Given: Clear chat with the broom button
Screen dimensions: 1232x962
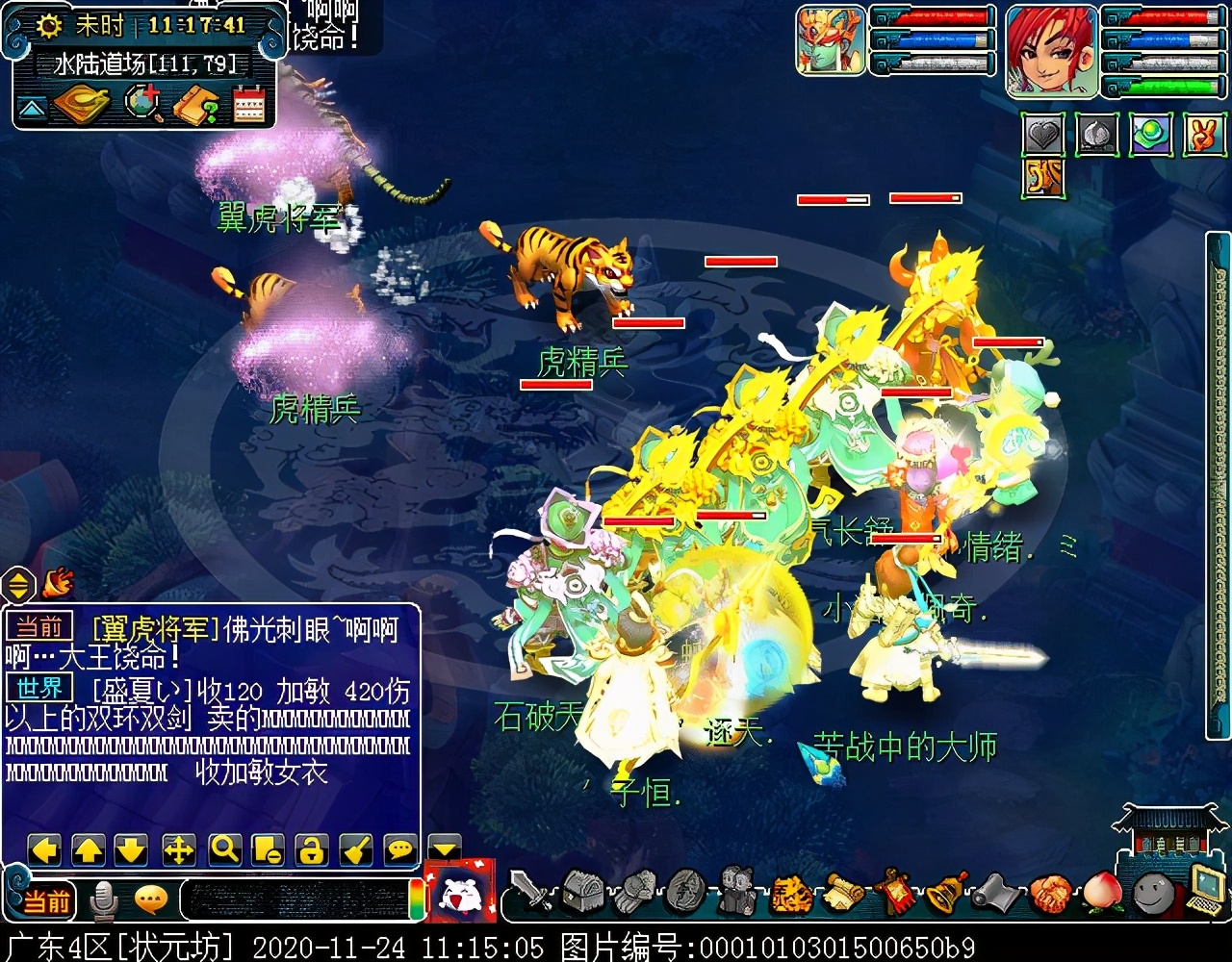Looking at the screenshot, I should point(355,849).
